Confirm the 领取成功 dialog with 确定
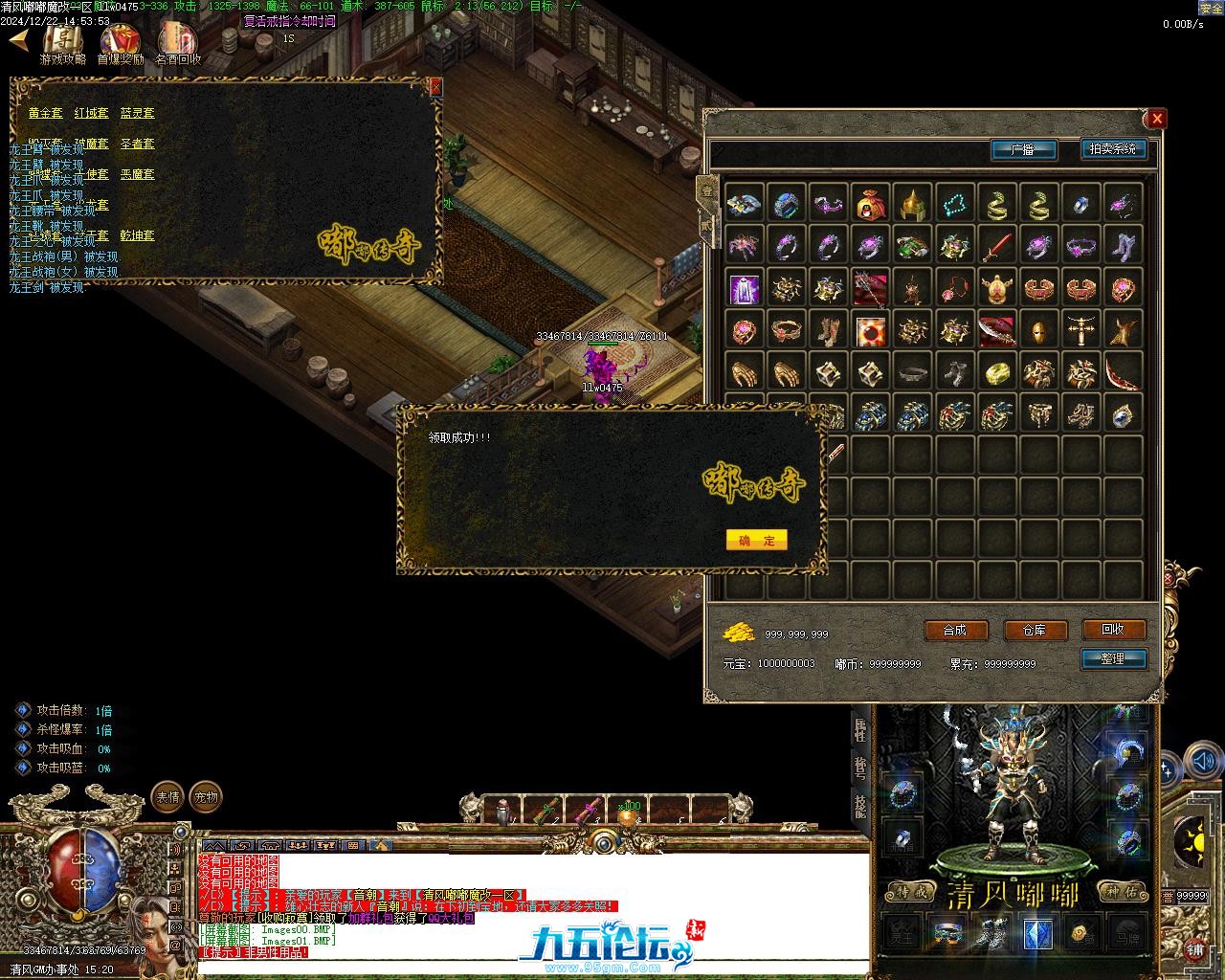Screen dimensions: 1225x980 coord(756,540)
